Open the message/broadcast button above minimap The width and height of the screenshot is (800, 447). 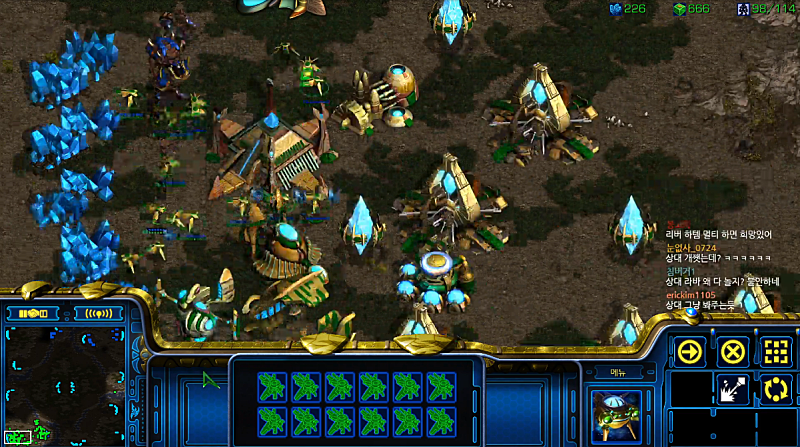point(97,312)
